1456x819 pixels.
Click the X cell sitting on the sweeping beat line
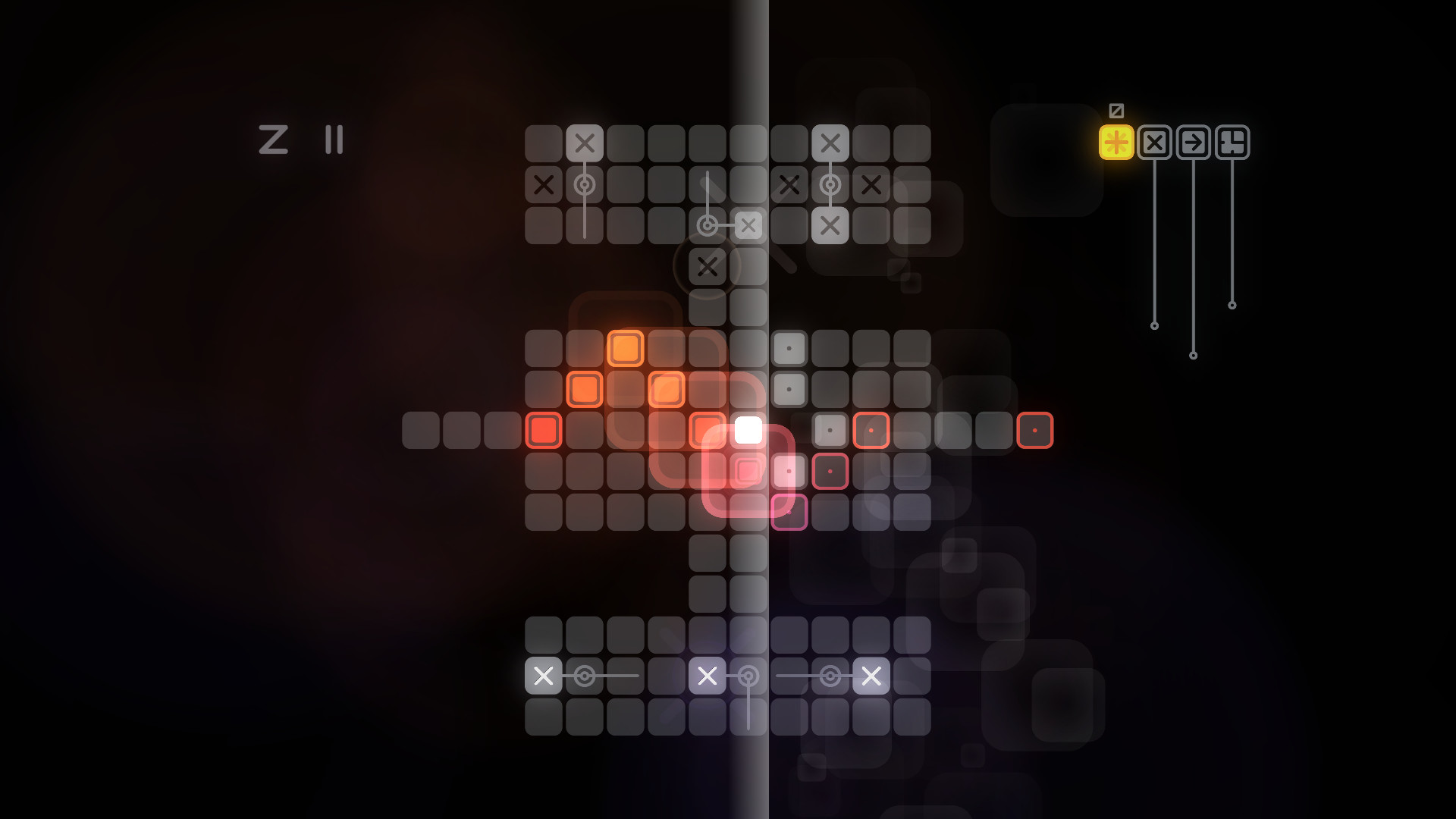(x=748, y=224)
